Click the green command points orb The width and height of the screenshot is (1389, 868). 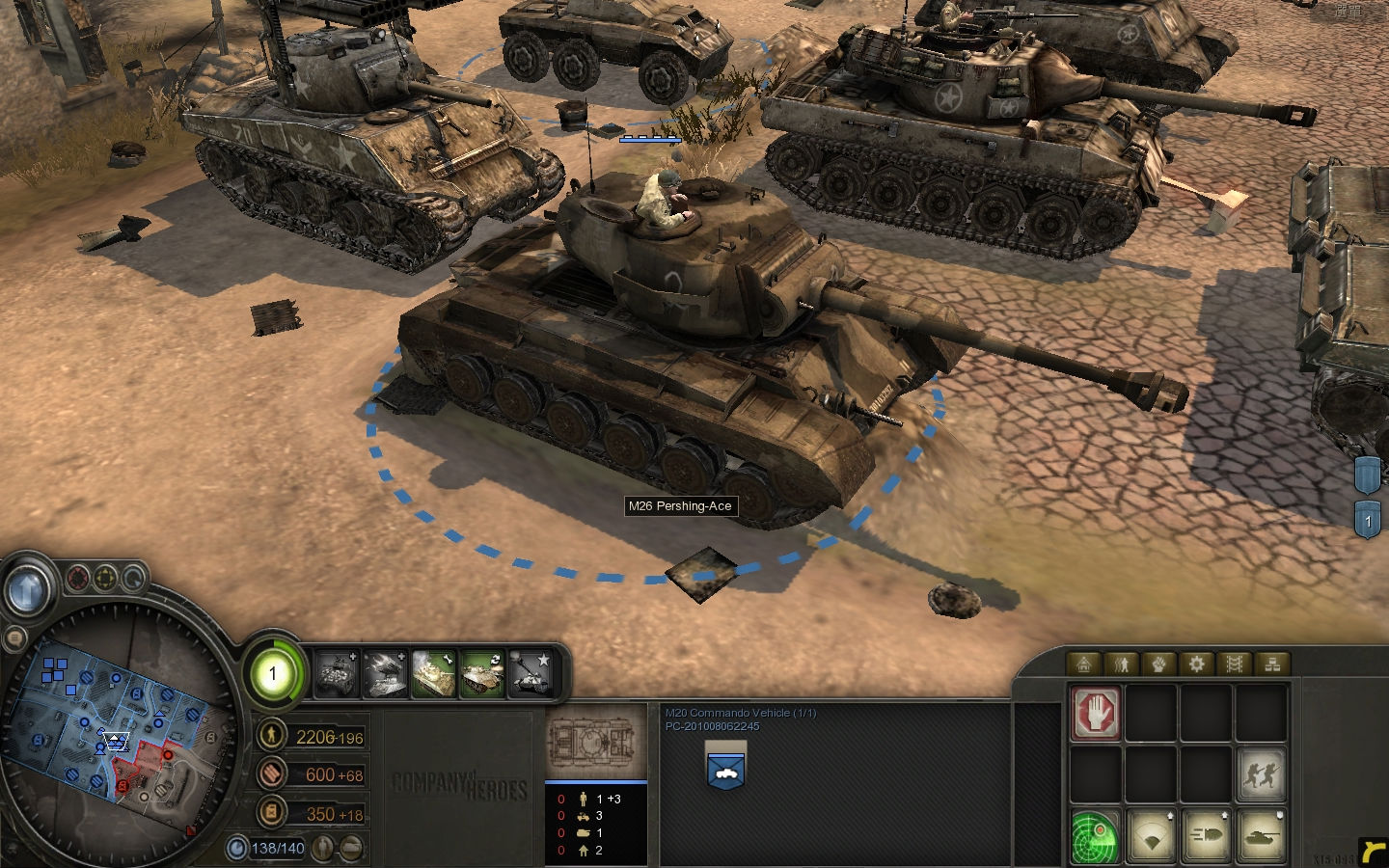point(272,673)
